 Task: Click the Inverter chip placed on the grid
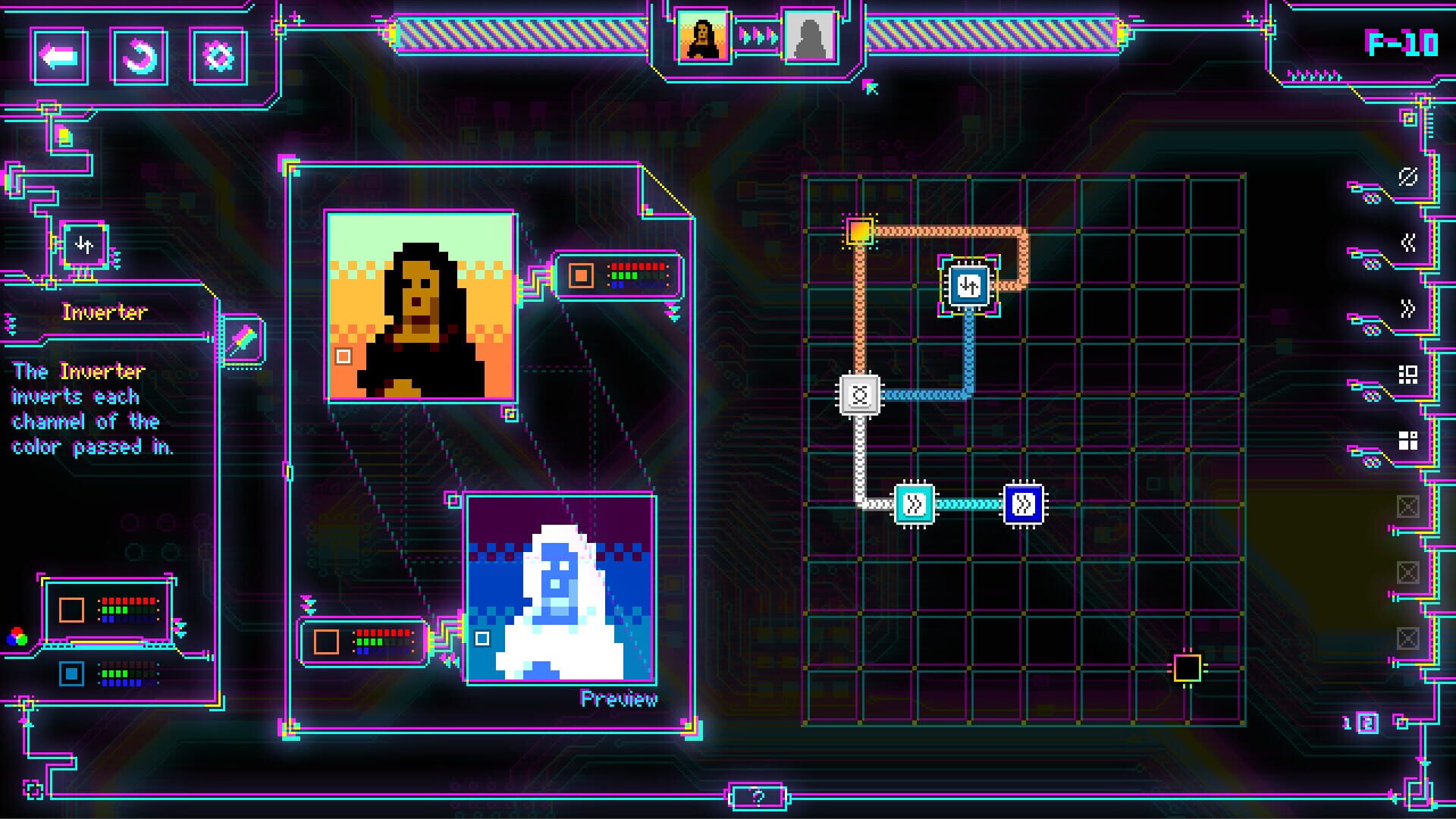coord(968,287)
